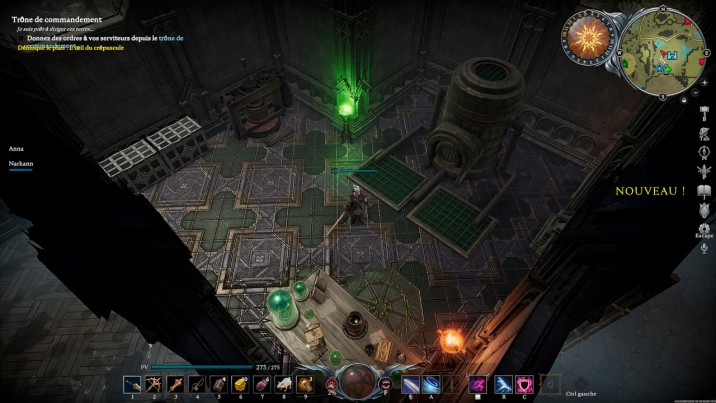Image resolution: width=716 pixels, height=403 pixels.
Task: Cast the purple spell ability
Action: (477, 384)
